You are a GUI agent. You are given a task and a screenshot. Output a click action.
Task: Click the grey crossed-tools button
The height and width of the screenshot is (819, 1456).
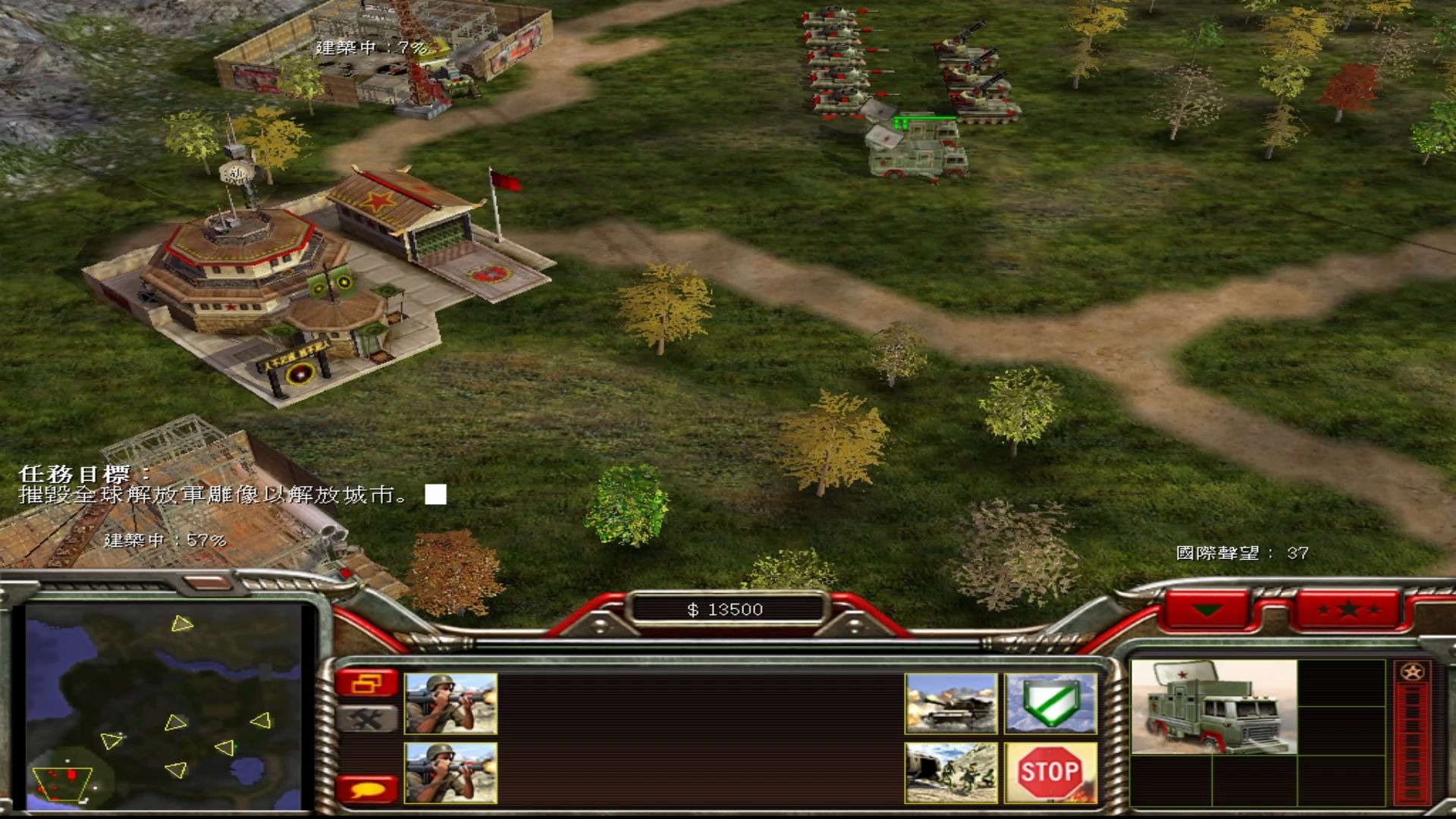pos(367,719)
